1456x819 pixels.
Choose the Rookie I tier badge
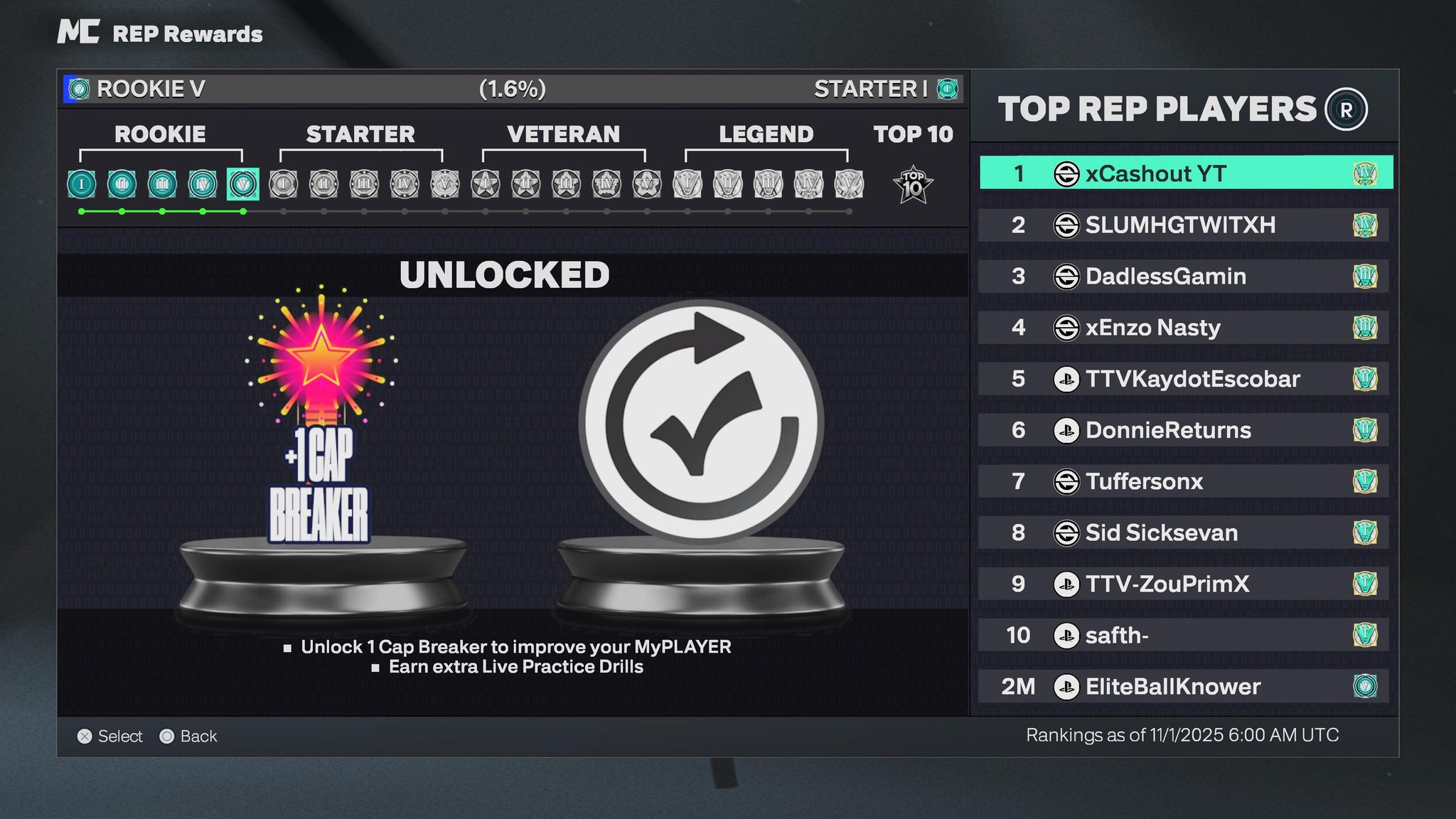(82, 184)
